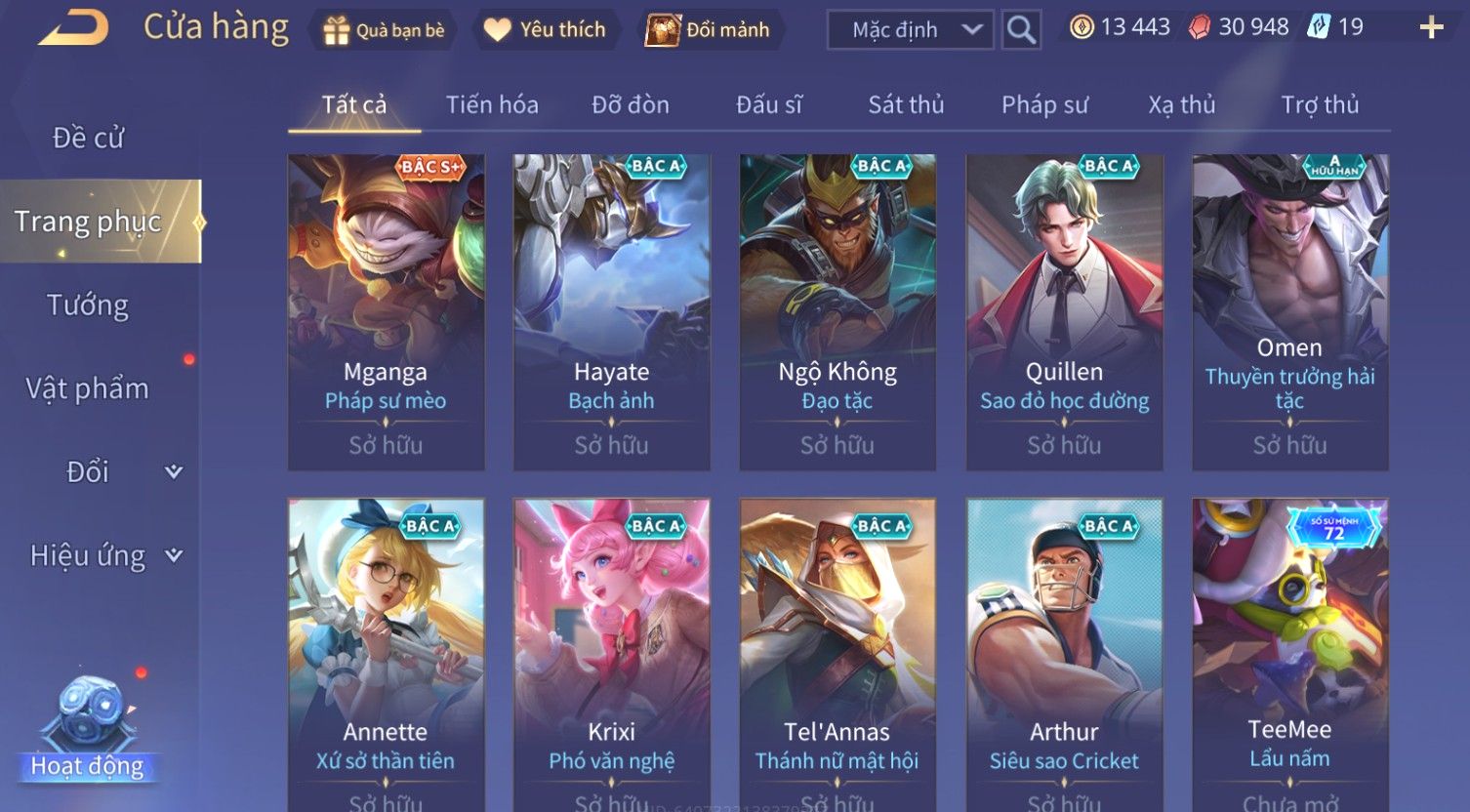1470x812 pixels.
Task: Go back using the return arrow
Action: point(73,28)
